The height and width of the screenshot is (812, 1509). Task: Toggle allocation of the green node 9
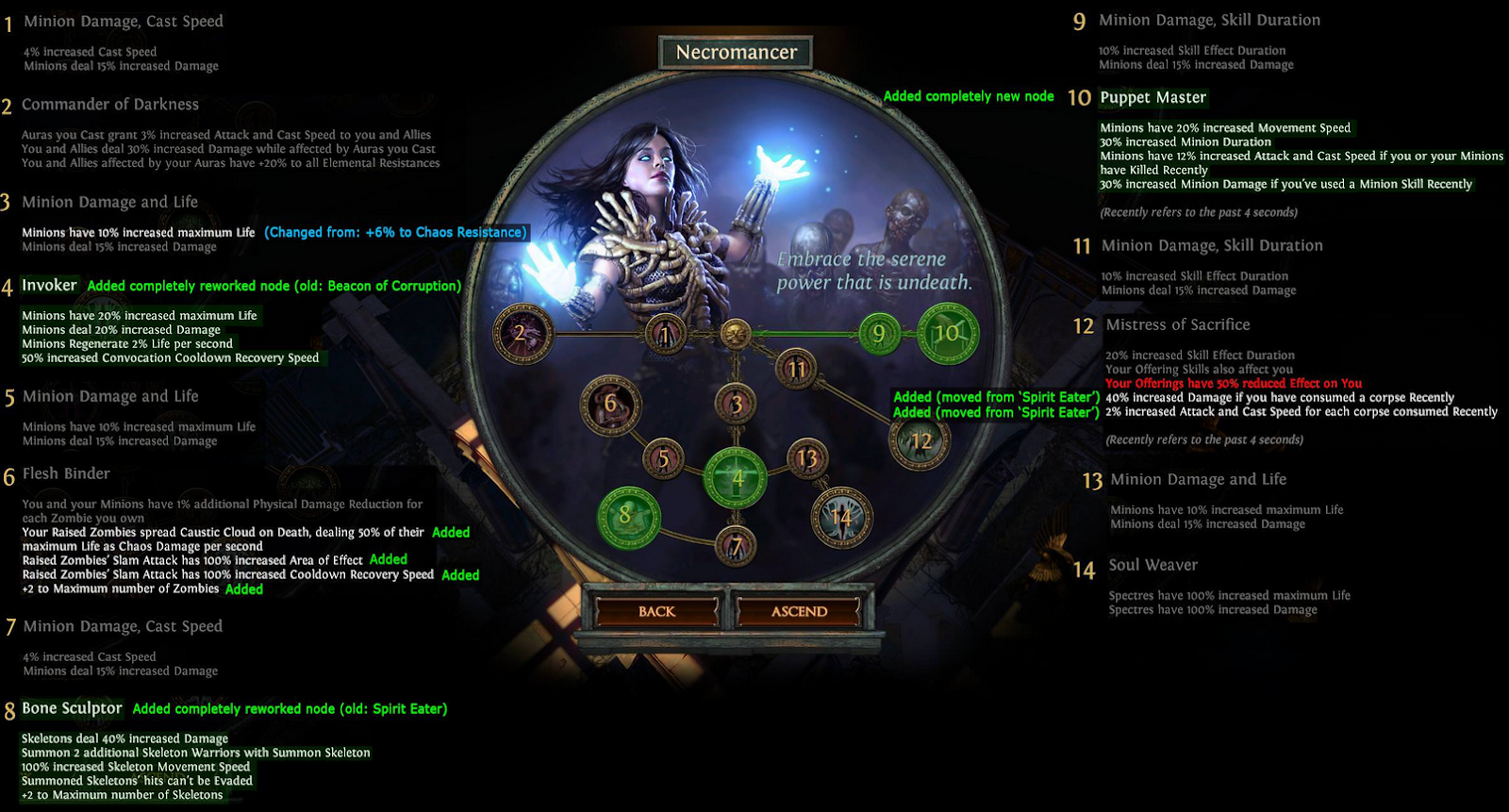tap(881, 332)
